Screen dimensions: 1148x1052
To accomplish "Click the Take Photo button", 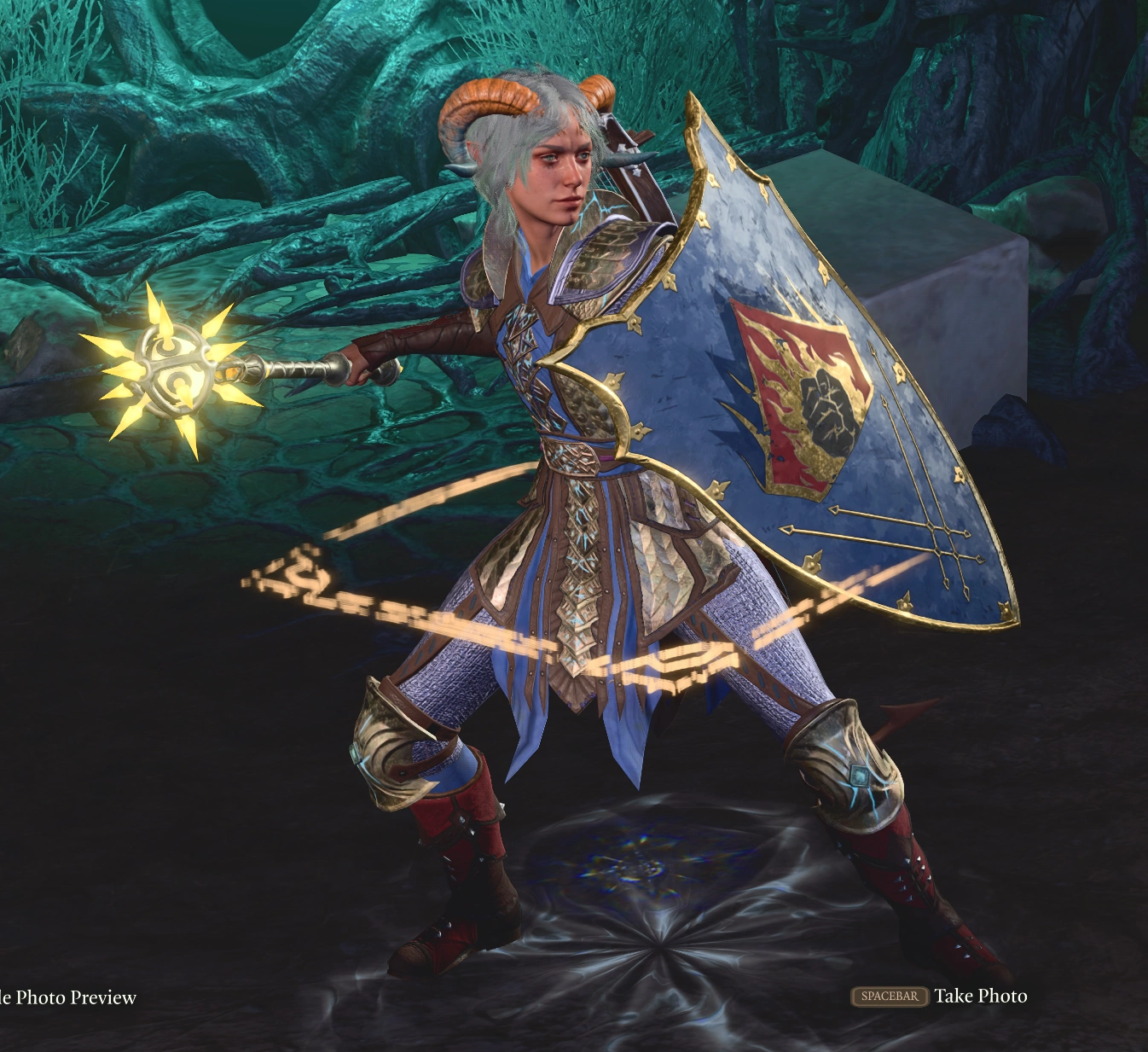I will click(981, 995).
